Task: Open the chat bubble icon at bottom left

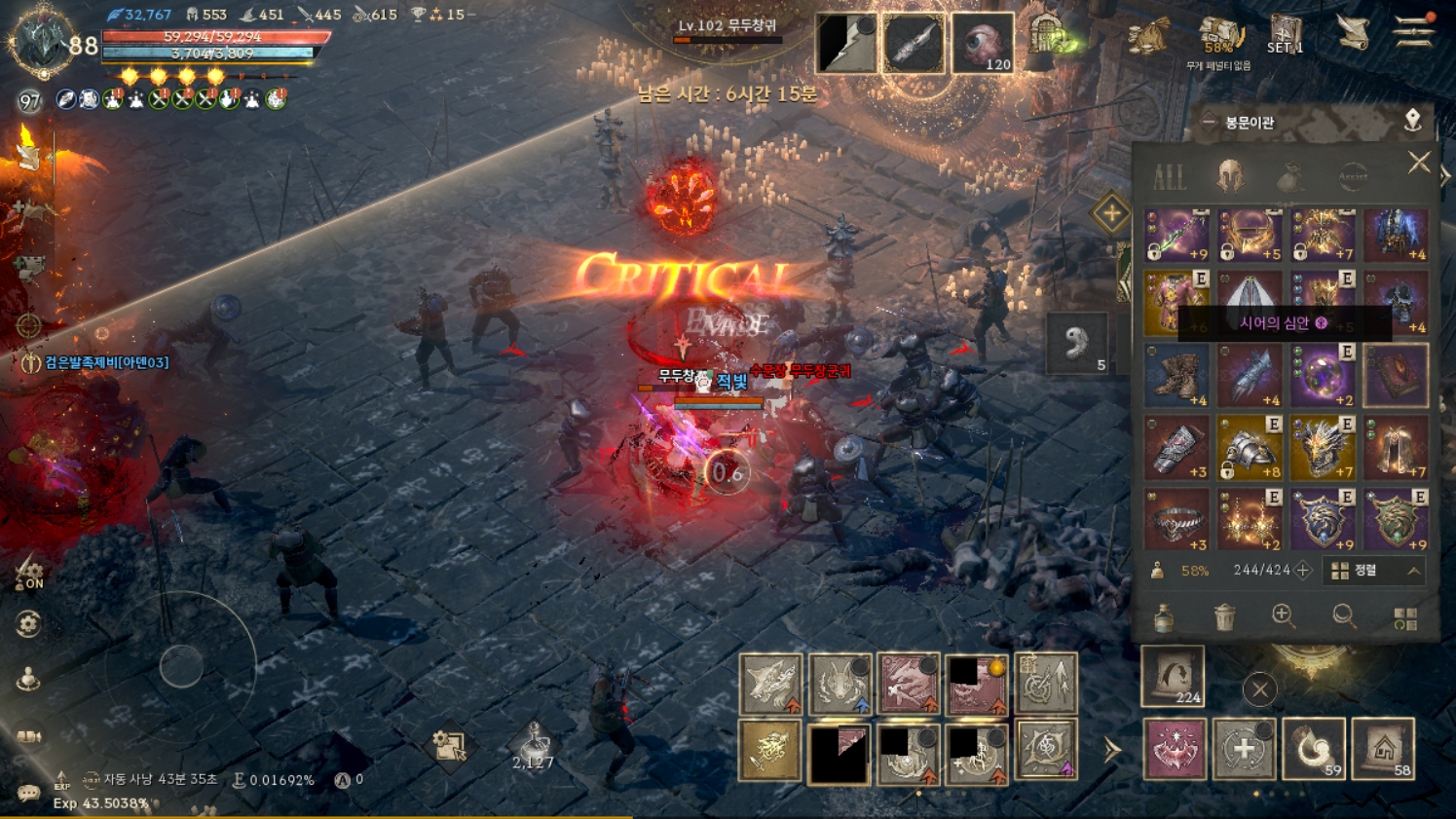Action: [x=28, y=793]
